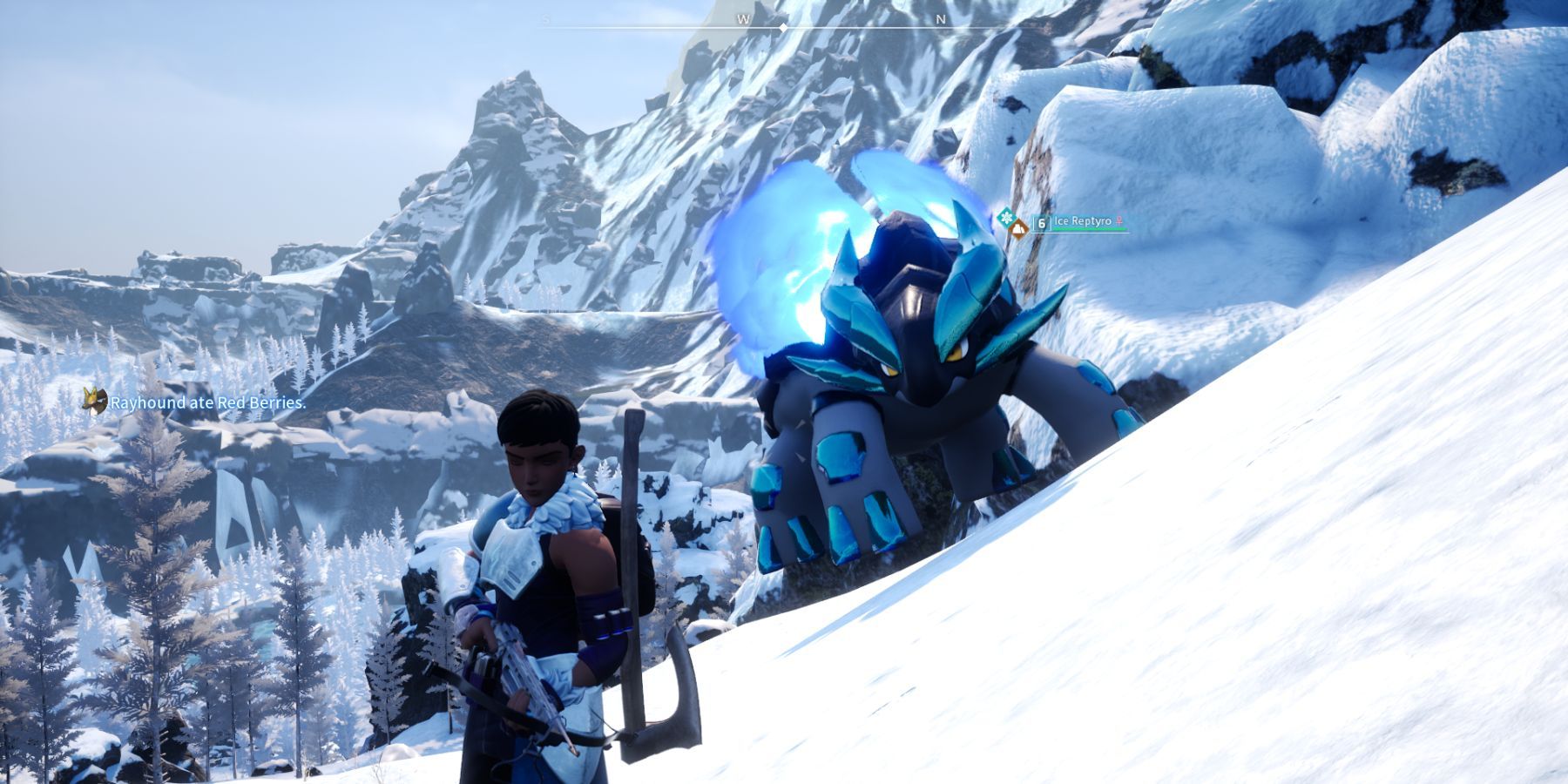Screen dimensions: 1568x784
Task: Click the Ice Reptyro name label
Action: (1081, 220)
